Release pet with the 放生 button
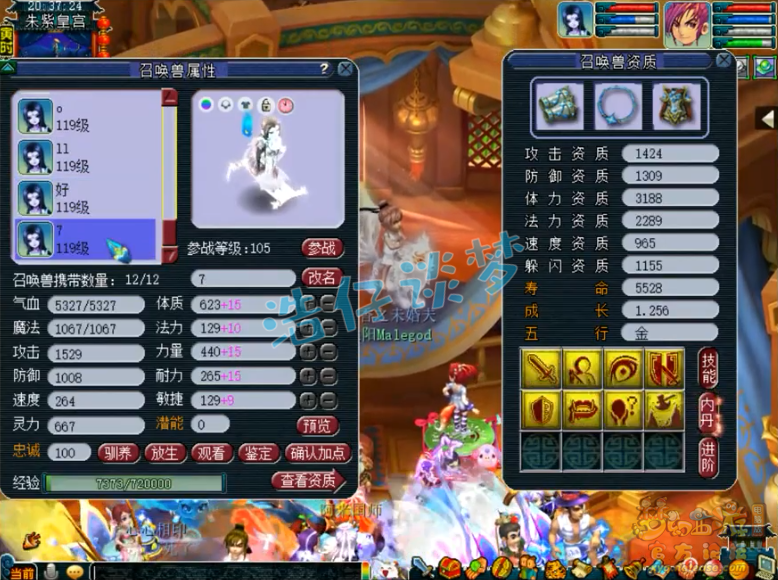 (165, 453)
